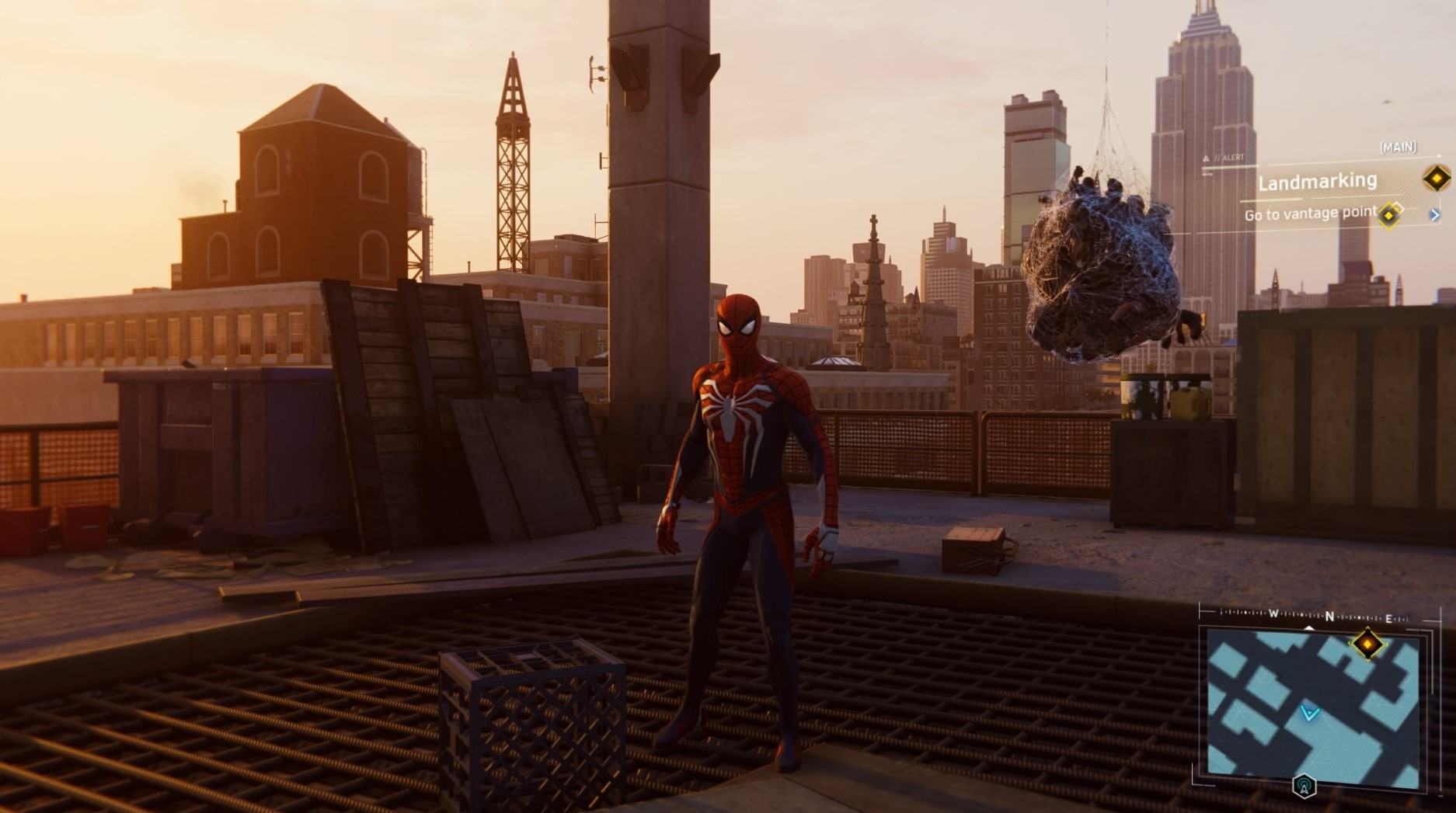Select the yellow diamond icon beside Landmarking
Image resolution: width=1456 pixels, height=813 pixels.
(x=1437, y=179)
